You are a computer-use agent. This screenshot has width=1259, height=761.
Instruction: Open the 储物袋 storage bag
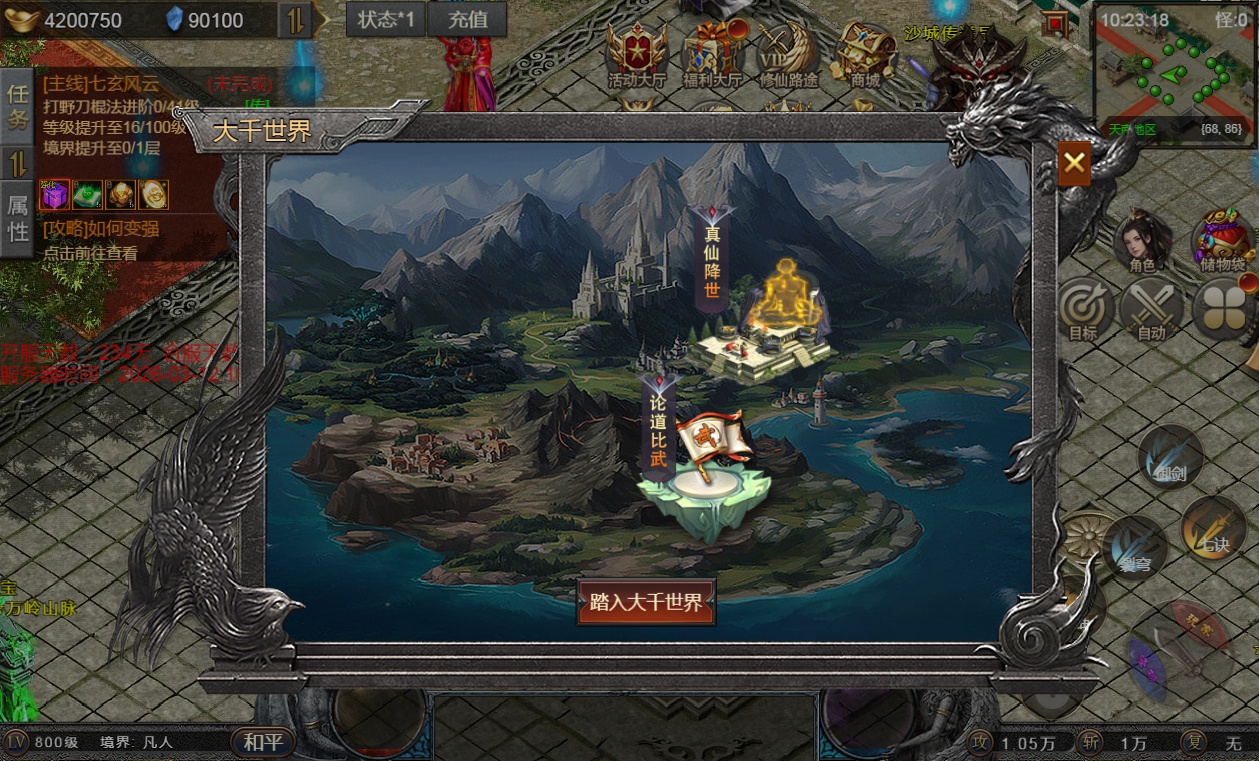1222,240
